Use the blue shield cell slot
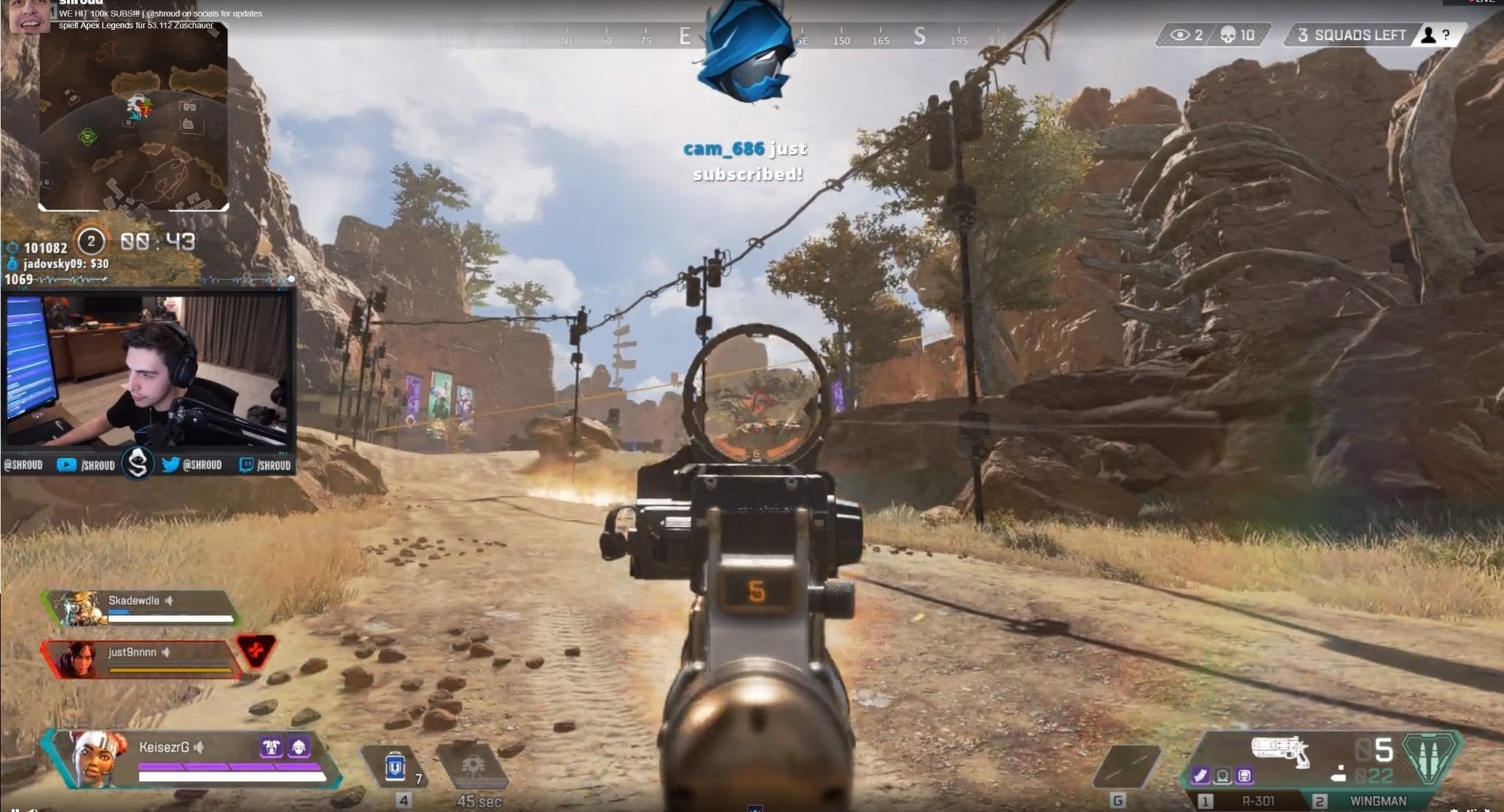The width and height of the screenshot is (1504, 812). (x=396, y=767)
